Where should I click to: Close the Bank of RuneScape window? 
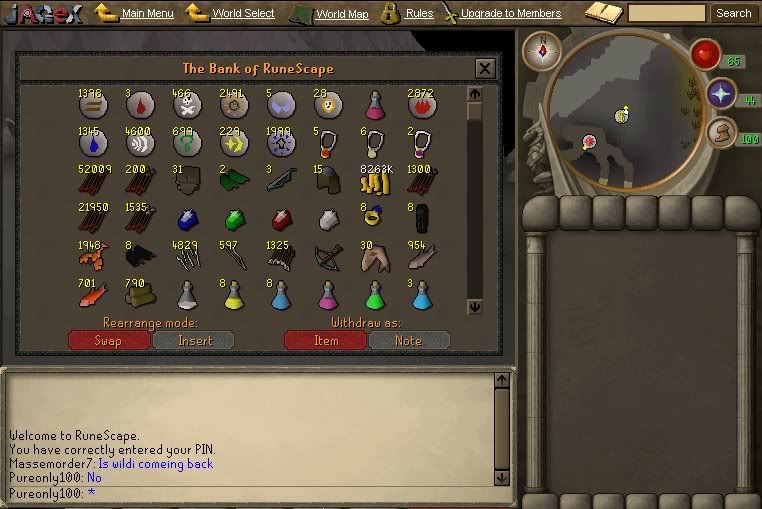485,69
